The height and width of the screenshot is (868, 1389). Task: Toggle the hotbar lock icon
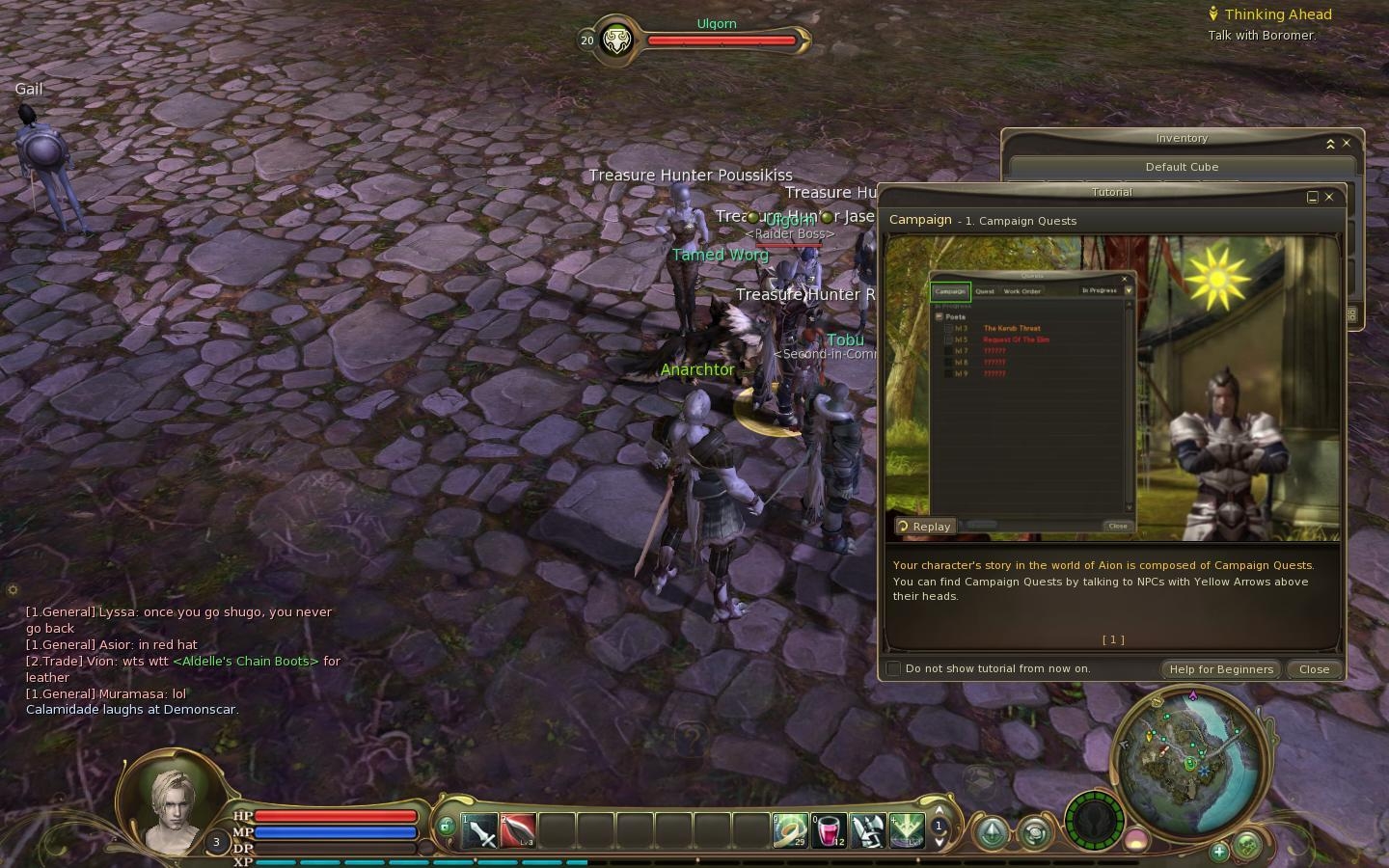(x=446, y=827)
